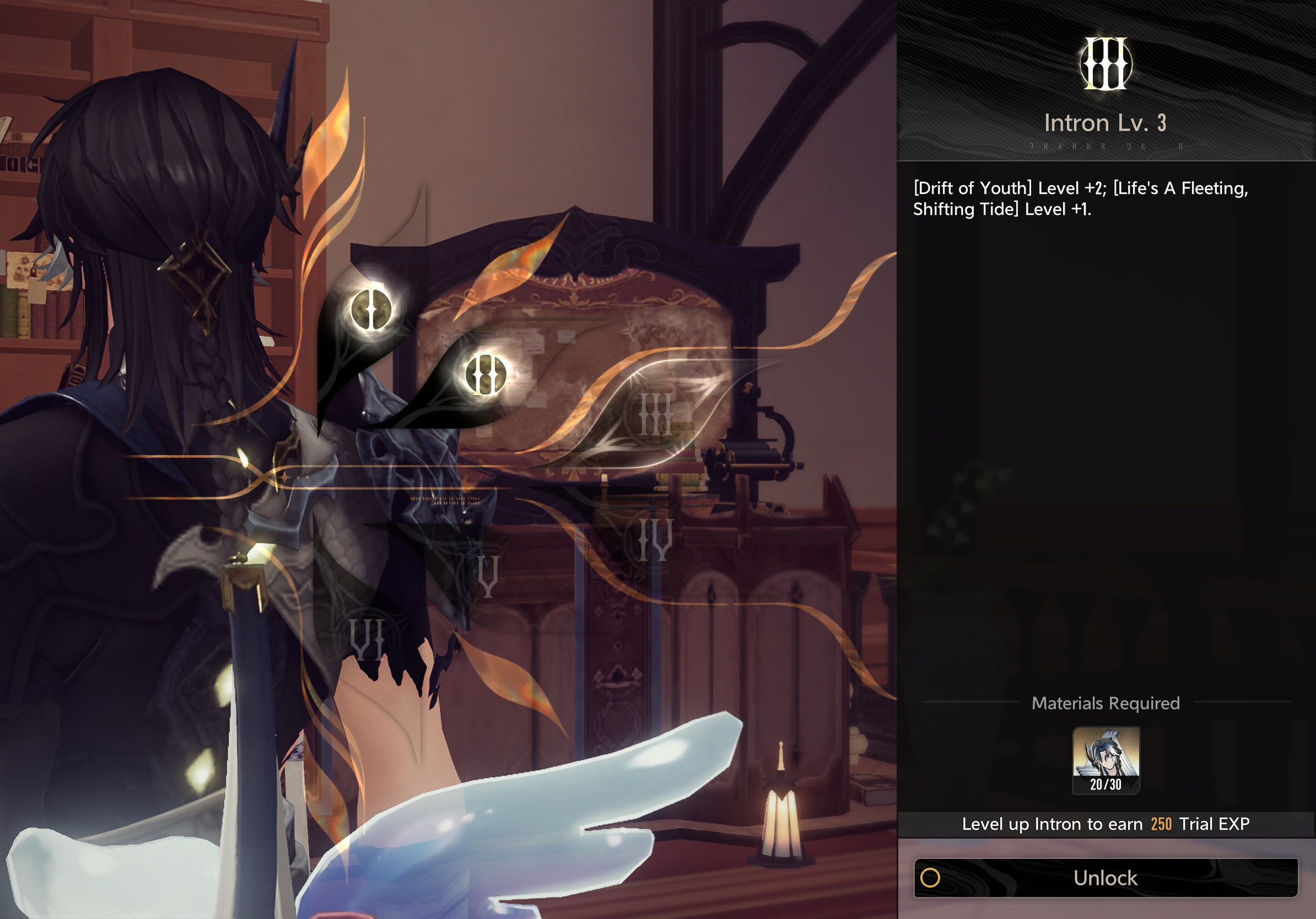Viewport: 1316px width, 919px height.
Task: Inspect the required character material 20/30
Action: tap(1105, 760)
